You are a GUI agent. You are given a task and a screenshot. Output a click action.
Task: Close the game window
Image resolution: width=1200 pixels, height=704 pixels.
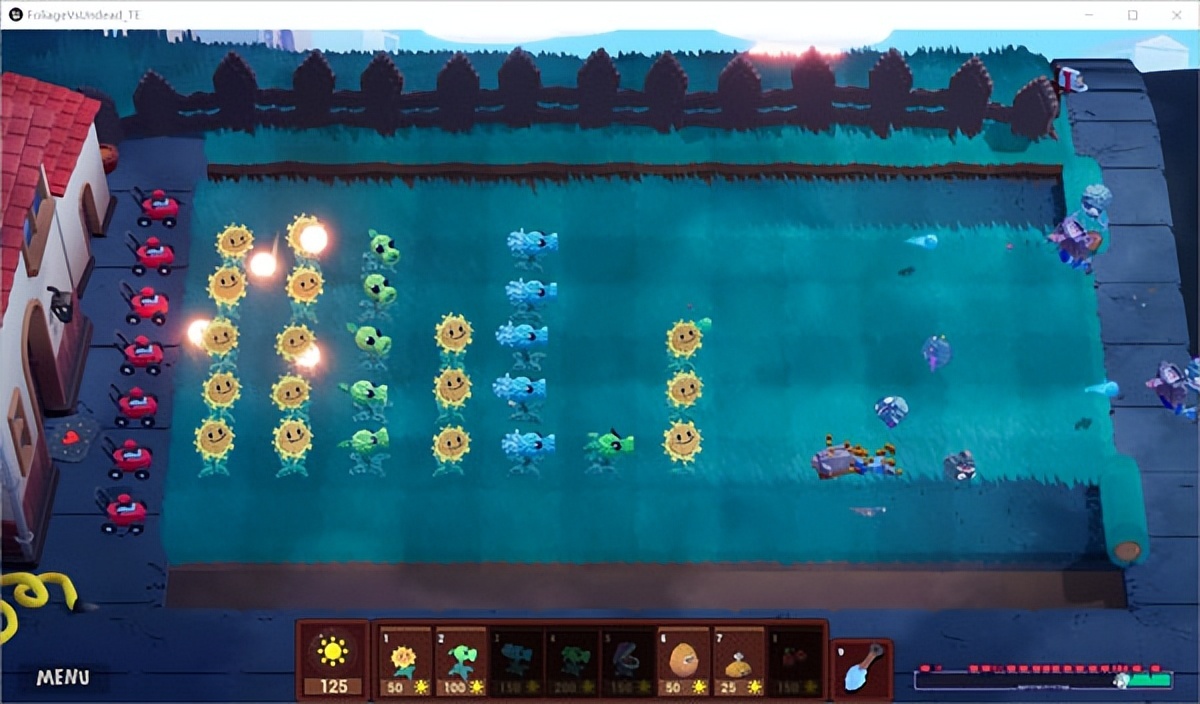[1178, 15]
